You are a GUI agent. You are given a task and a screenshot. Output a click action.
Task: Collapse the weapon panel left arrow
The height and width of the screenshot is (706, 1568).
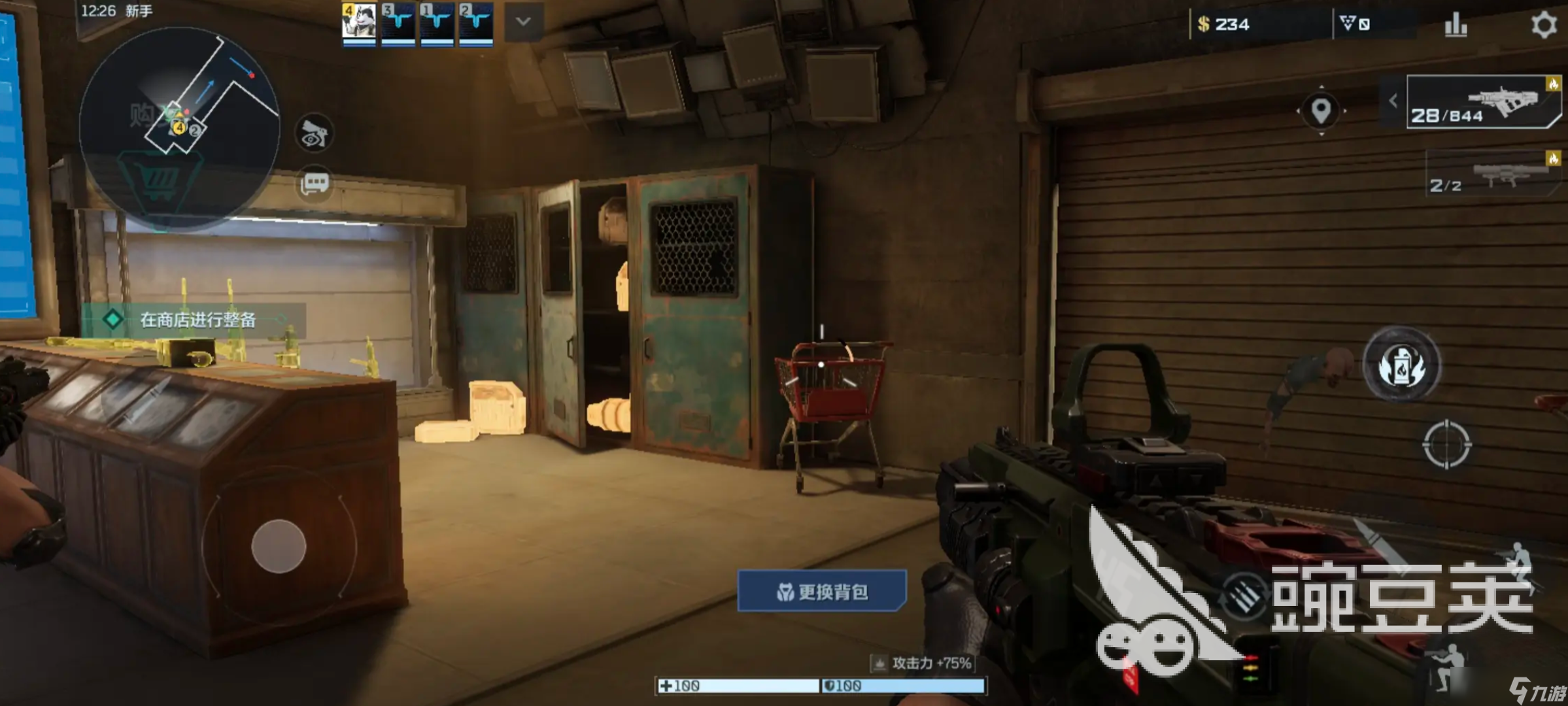[1393, 101]
